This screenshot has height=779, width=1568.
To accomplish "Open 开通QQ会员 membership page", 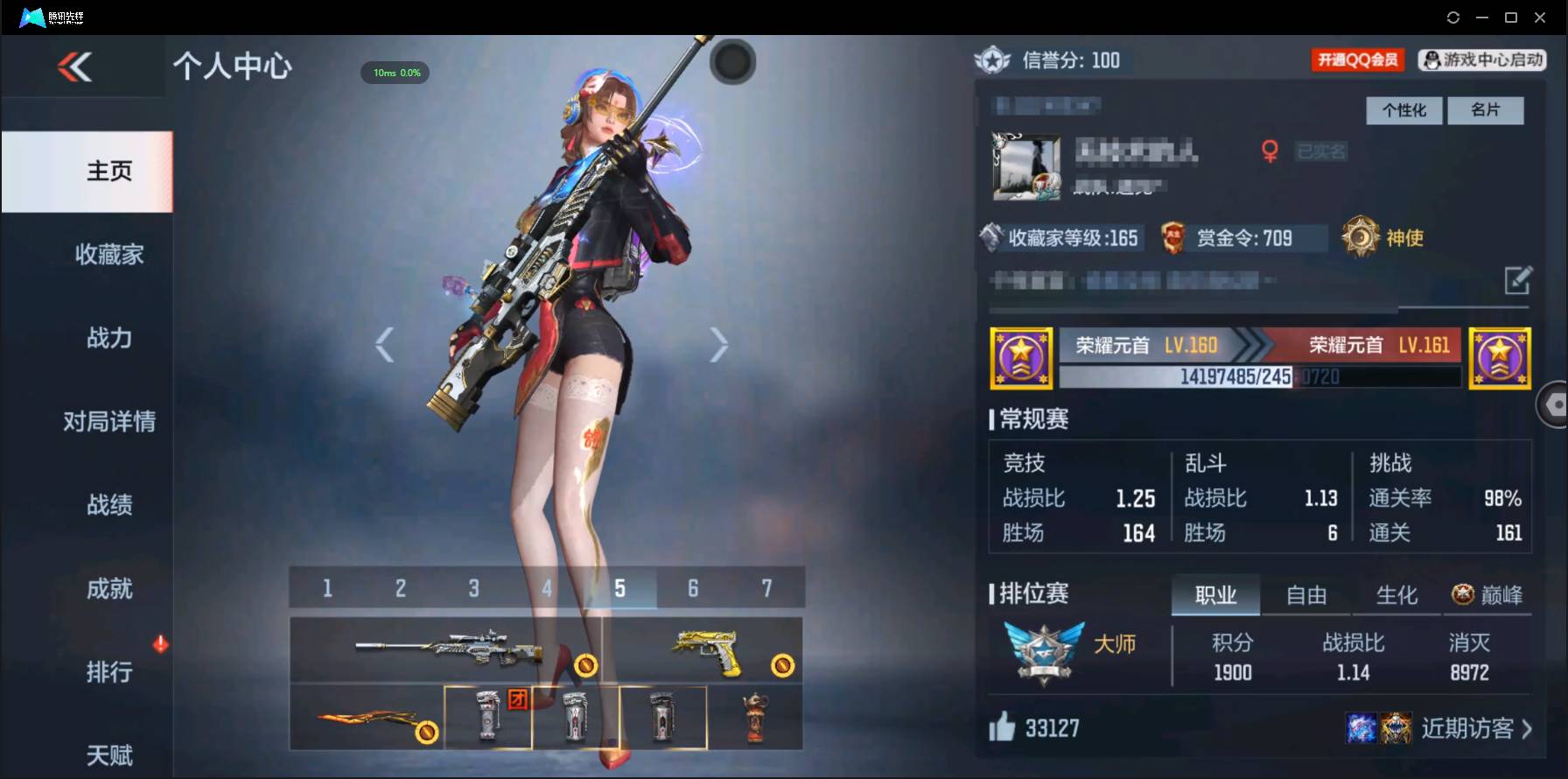I will (1357, 60).
